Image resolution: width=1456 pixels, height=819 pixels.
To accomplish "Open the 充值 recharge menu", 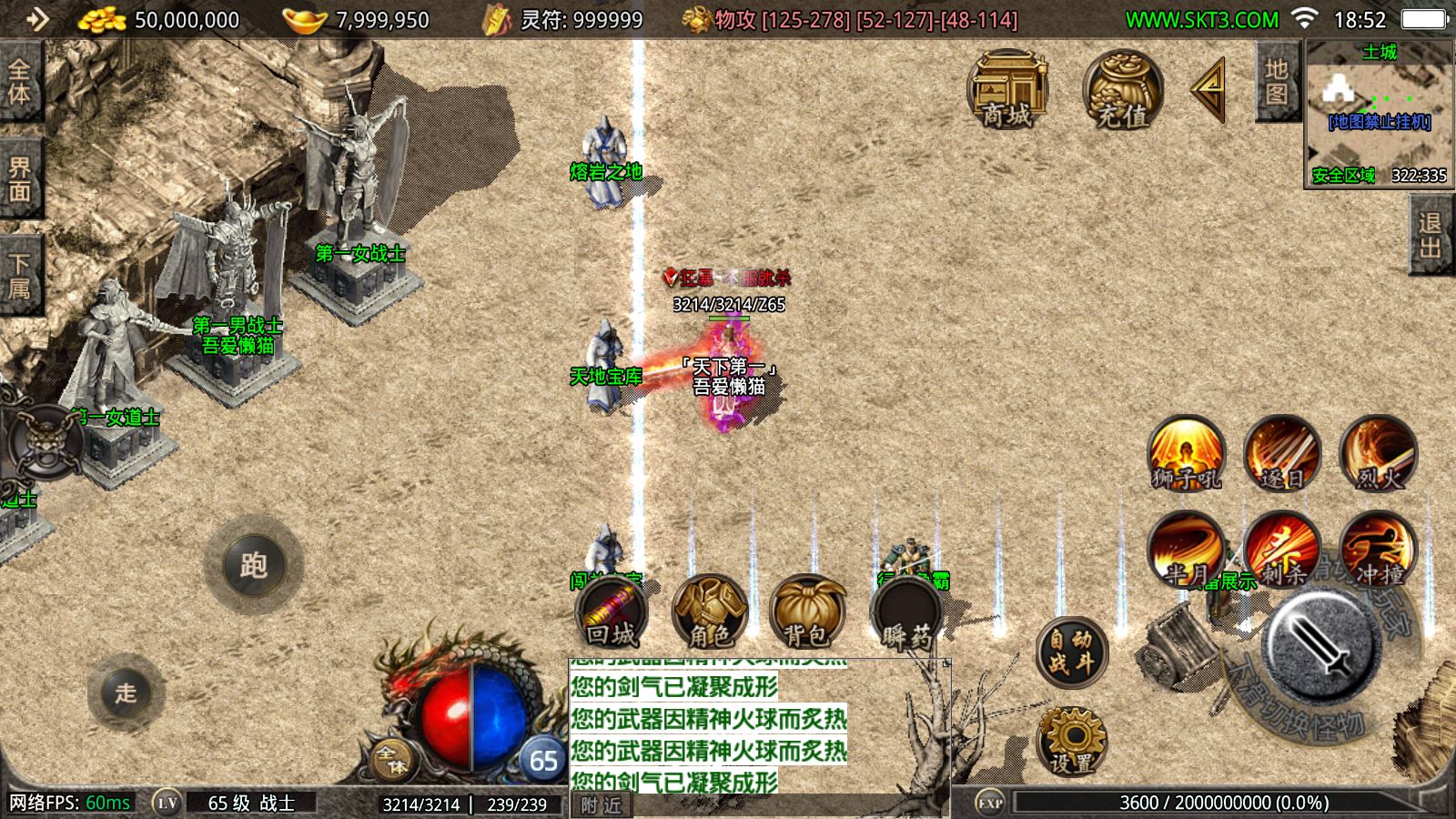I will [1122, 89].
